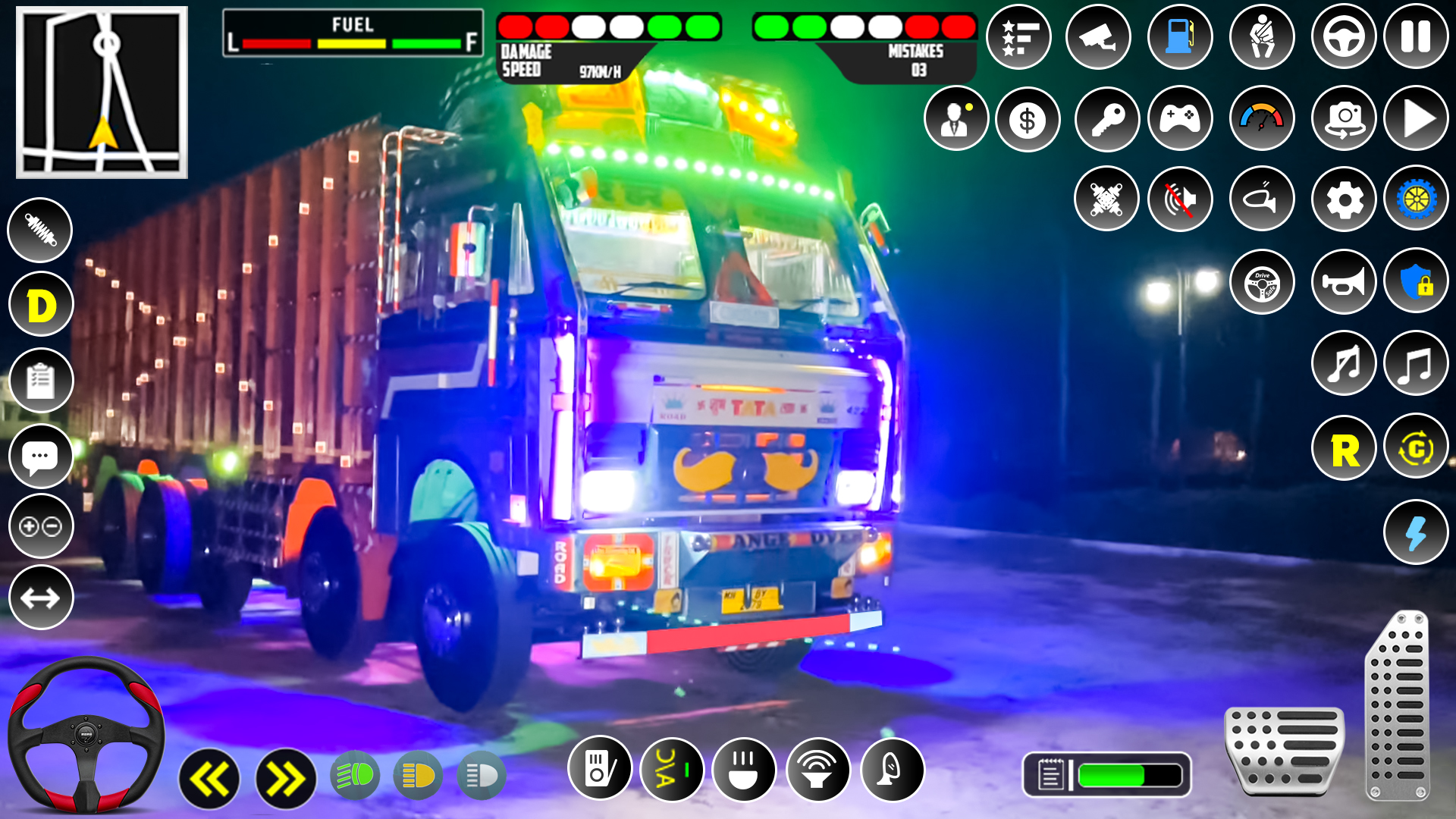This screenshot has width=1456, height=819.
Task: Open the steering wheel control option
Action: [x=1344, y=36]
